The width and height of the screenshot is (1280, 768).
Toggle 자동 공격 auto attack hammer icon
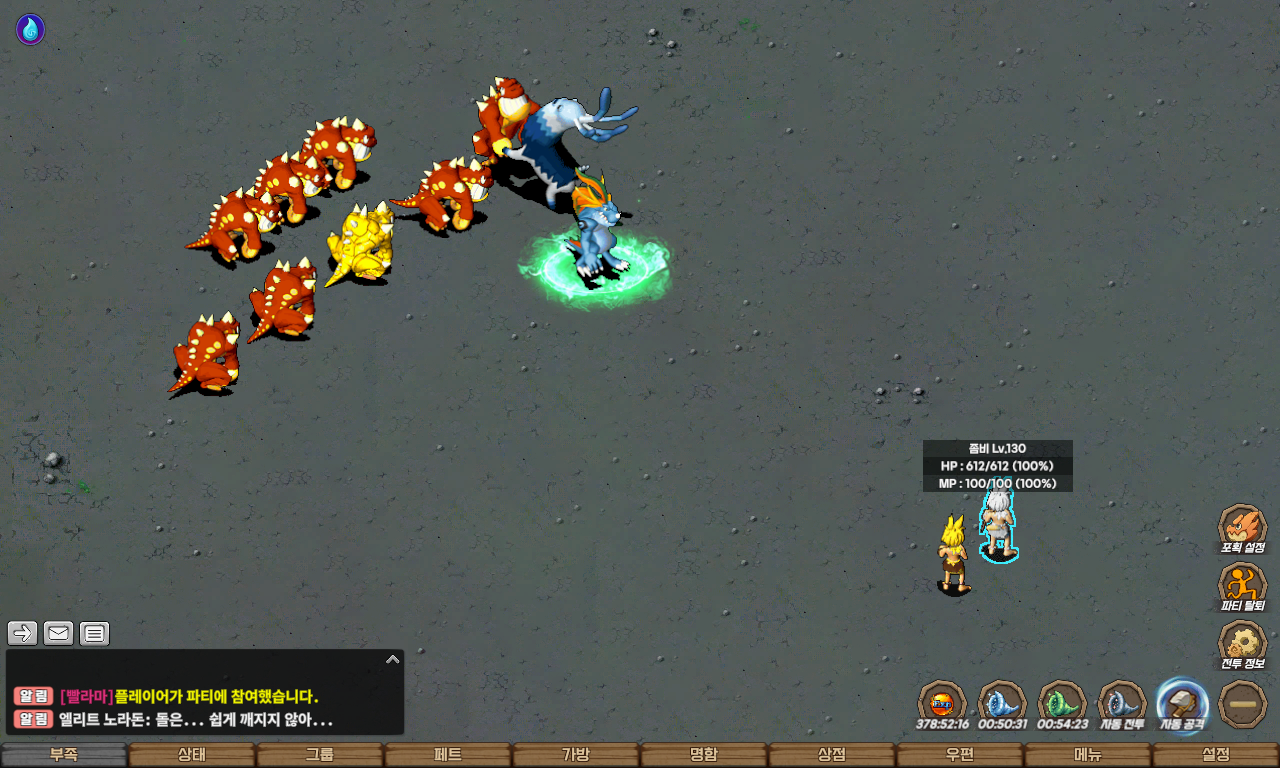1182,702
